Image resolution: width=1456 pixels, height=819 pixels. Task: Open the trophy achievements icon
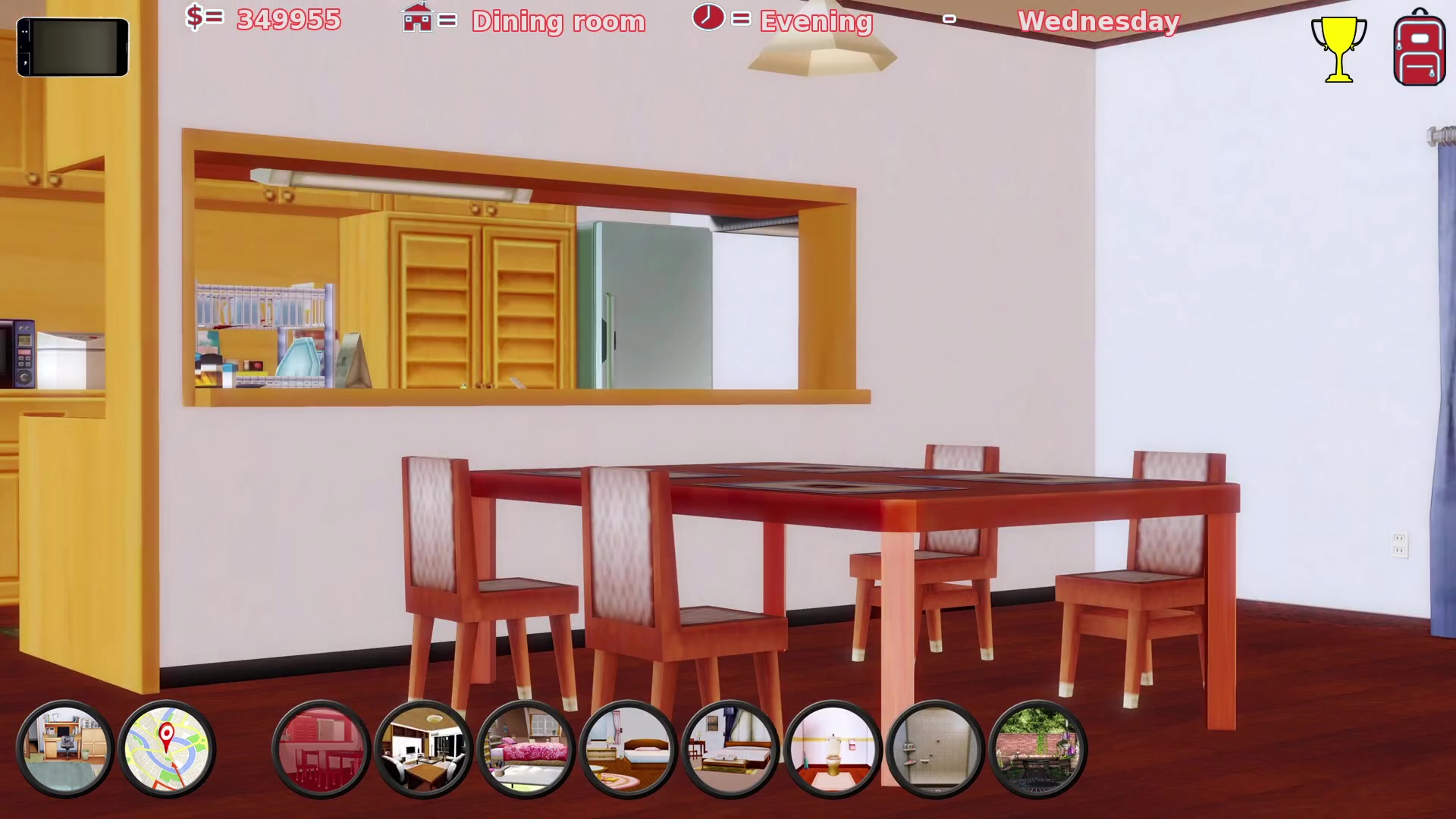pos(1339,47)
